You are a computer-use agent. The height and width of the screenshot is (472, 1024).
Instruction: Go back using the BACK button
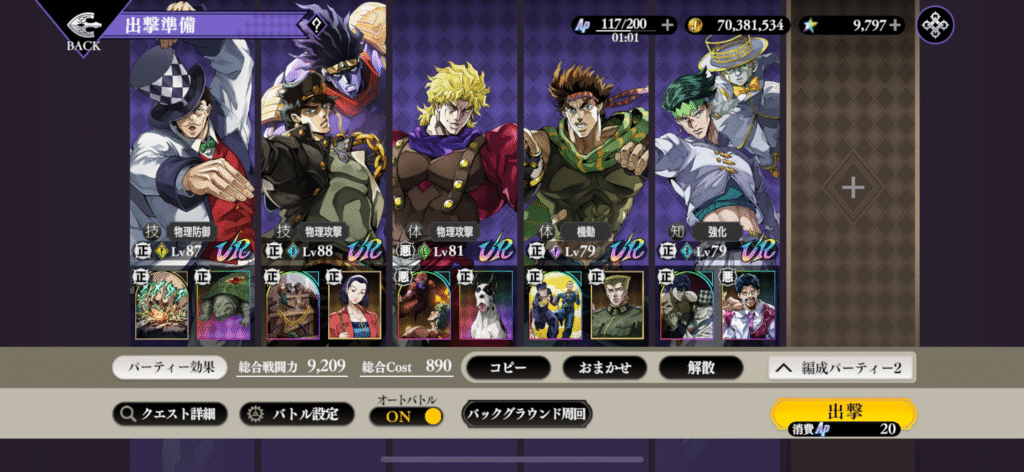[x=83, y=28]
